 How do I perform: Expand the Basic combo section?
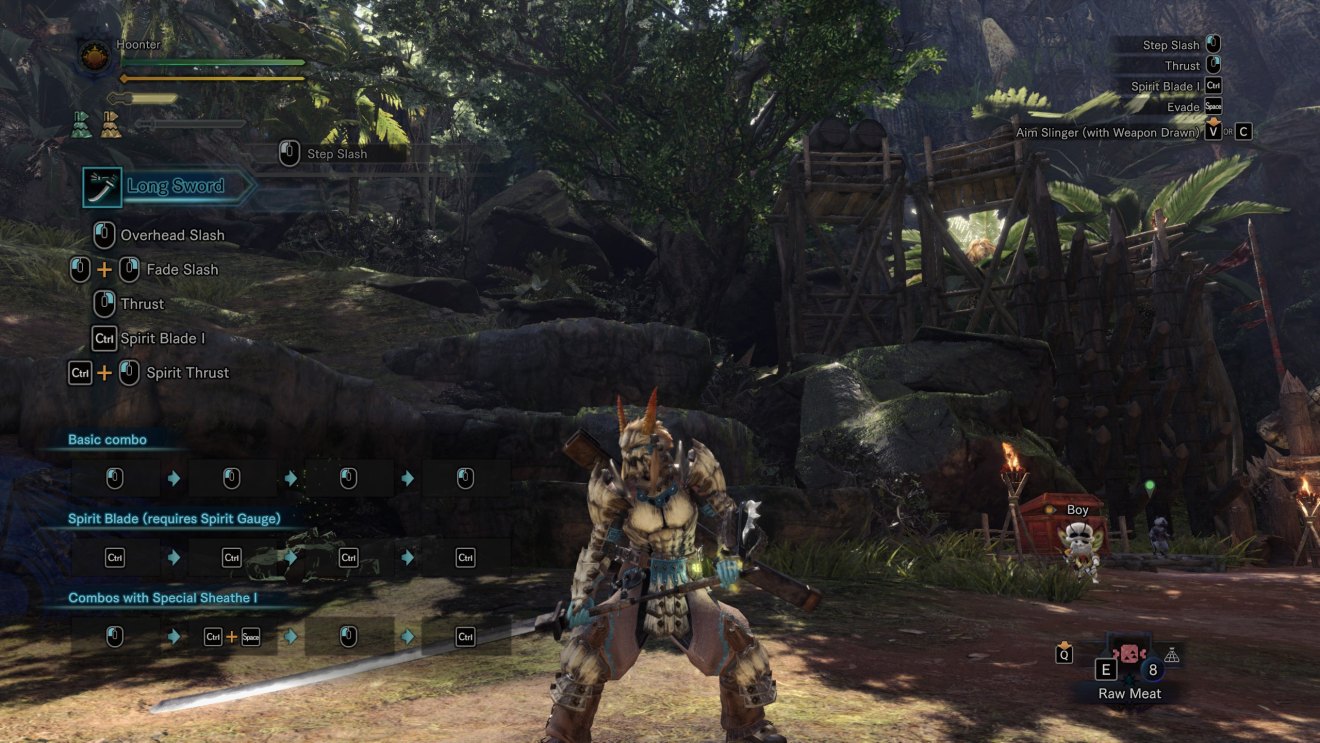pos(108,439)
